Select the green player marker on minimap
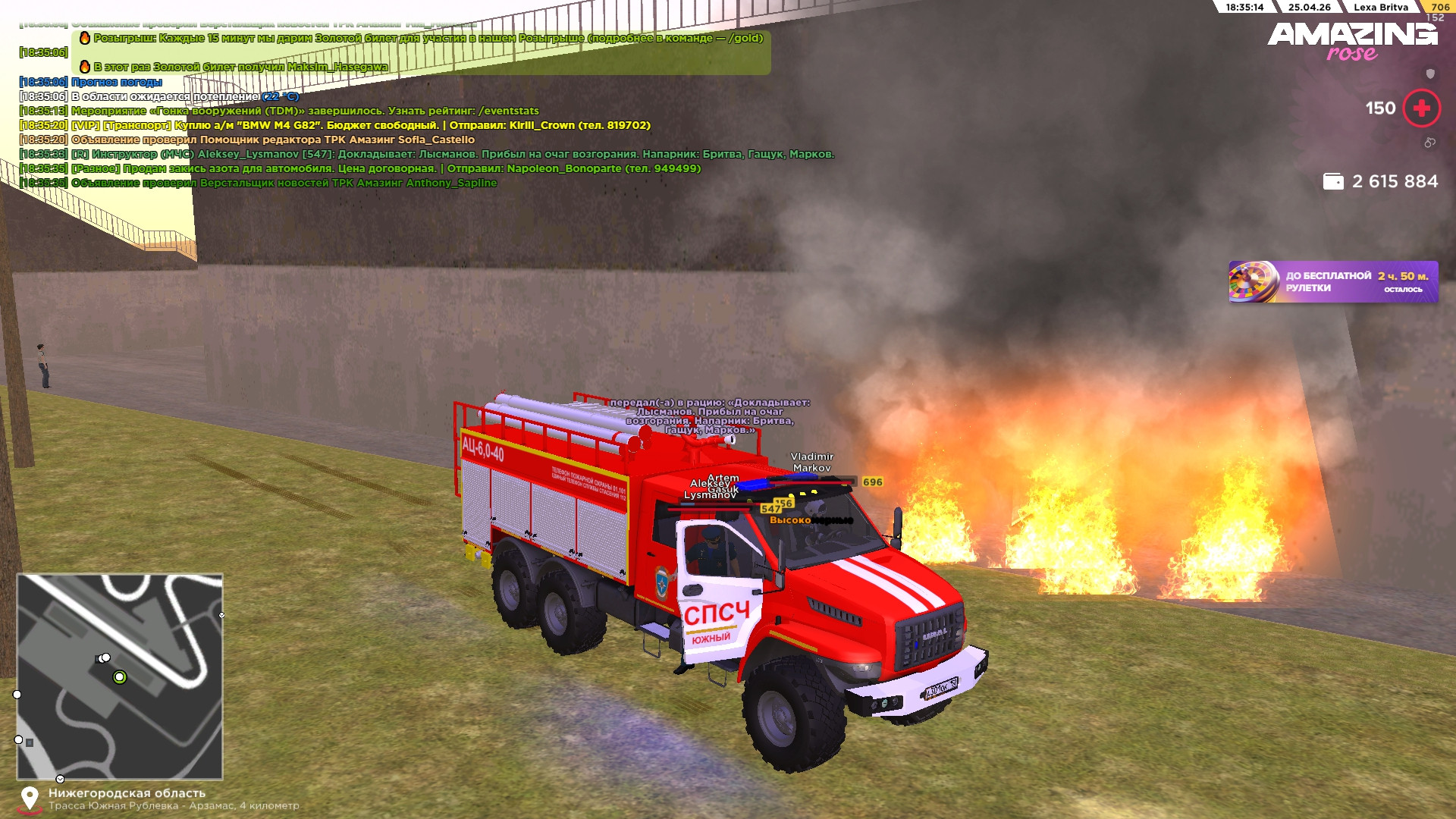1456x819 pixels. coord(119,677)
